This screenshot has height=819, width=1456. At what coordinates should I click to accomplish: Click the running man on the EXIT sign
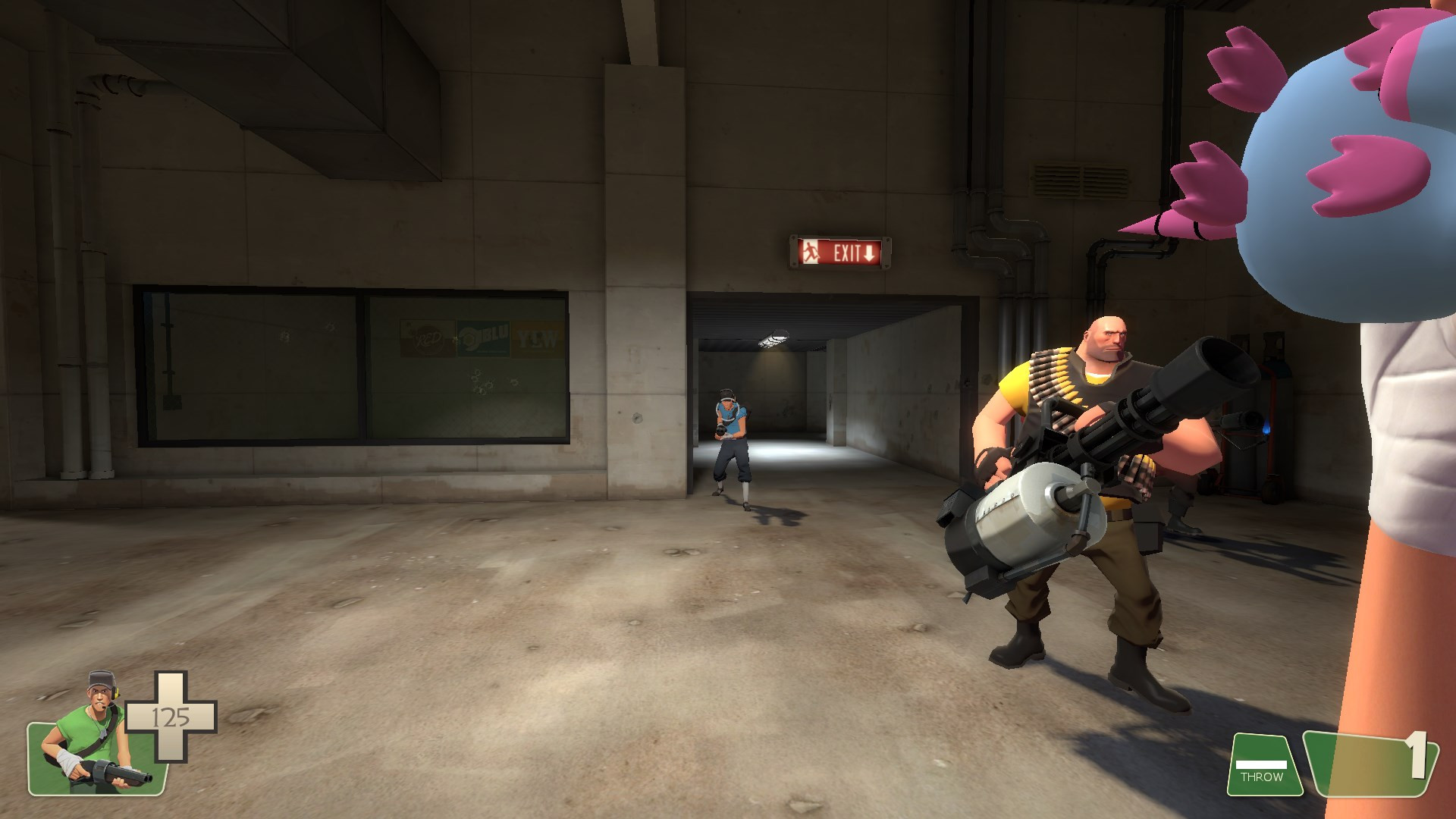click(811, 251)
